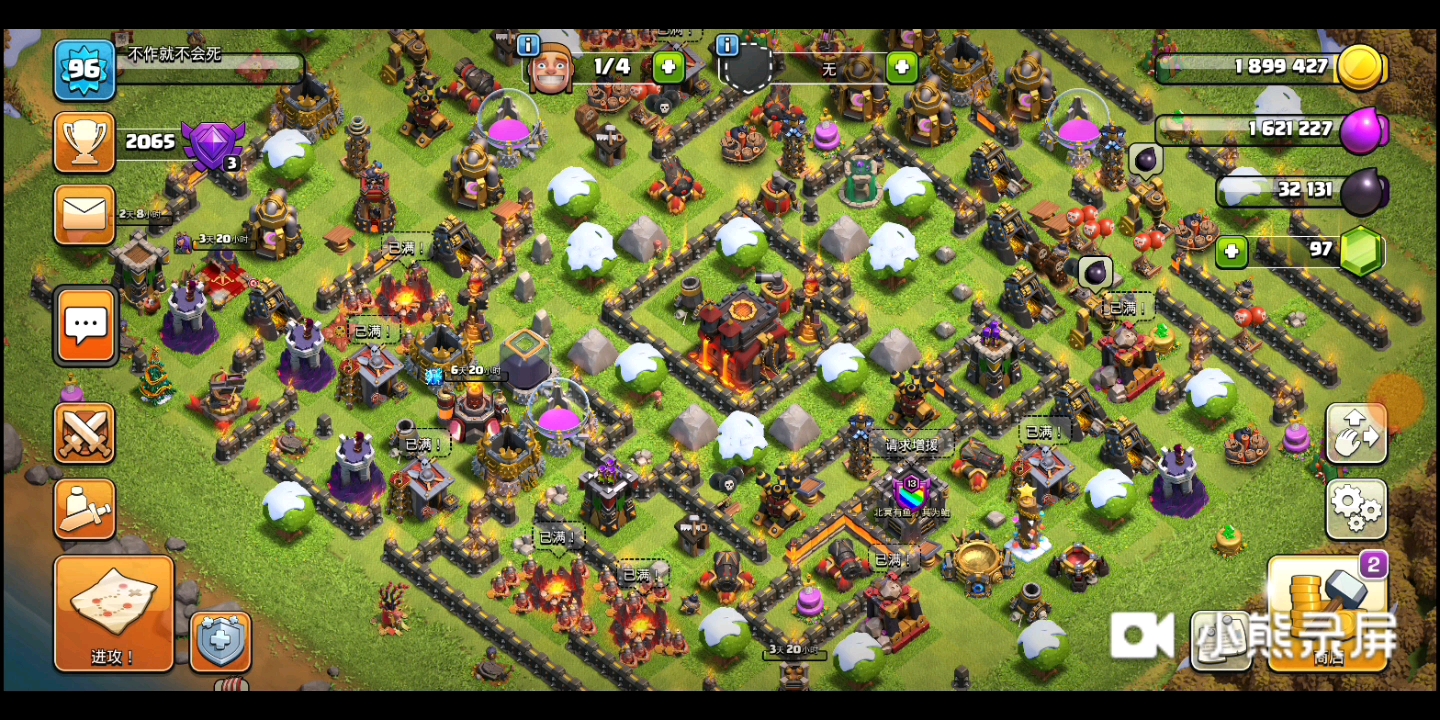Click the builder info button
This screenshot has width=1440, height=720.
(x=528, y=45)
